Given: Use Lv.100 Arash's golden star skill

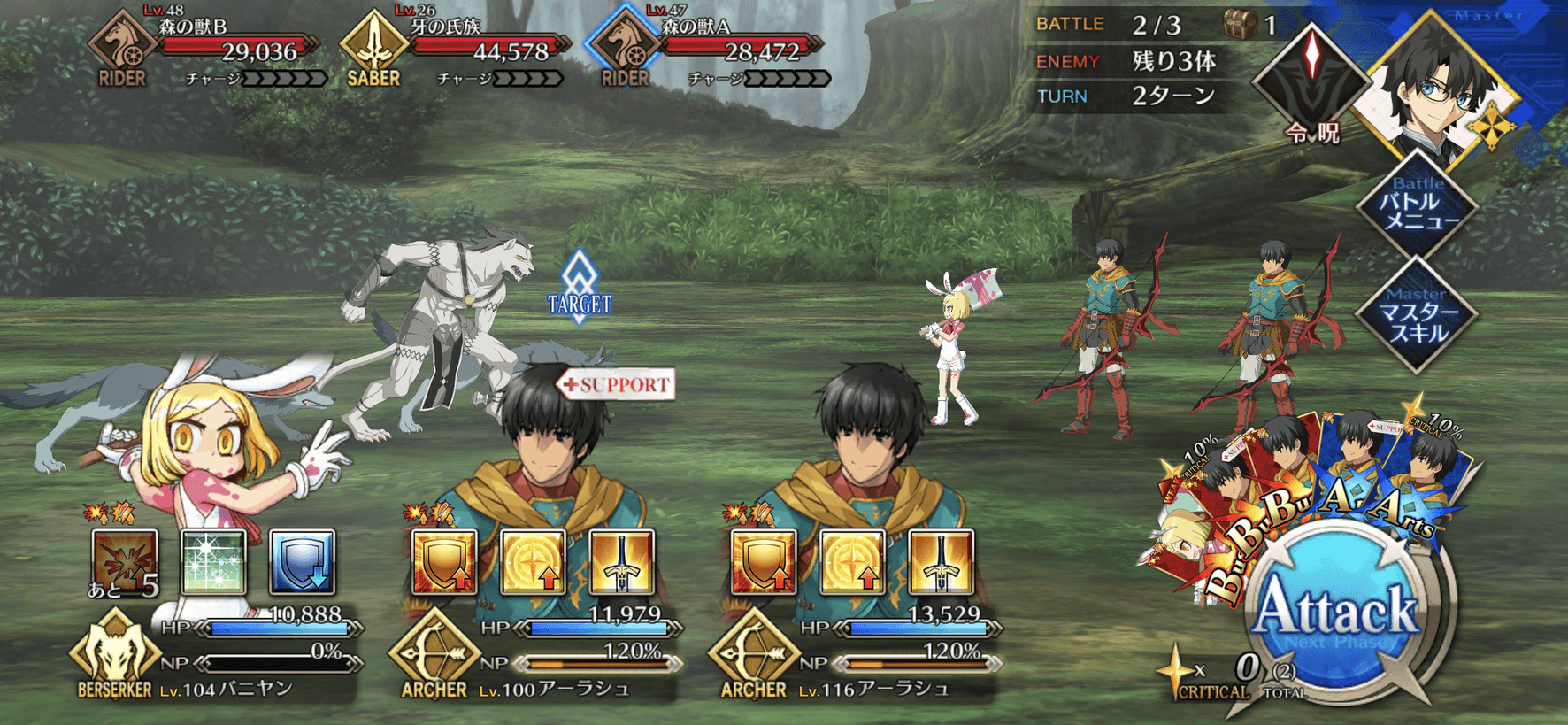Looking at the screenshot, I should (533, 562).
